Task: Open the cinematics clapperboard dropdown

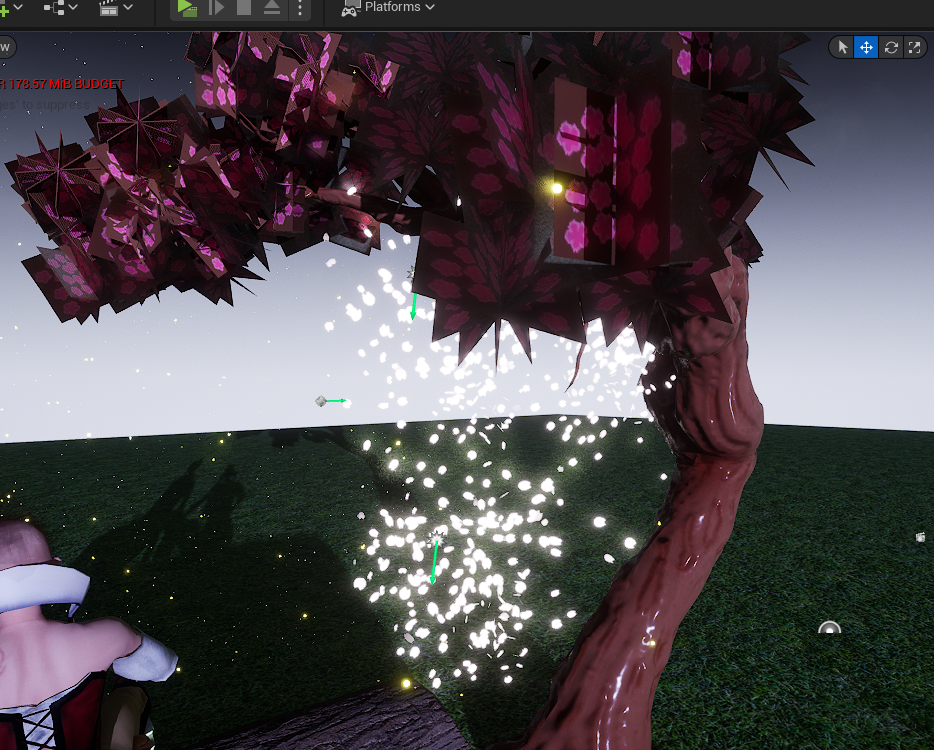Action: point(116,7)
